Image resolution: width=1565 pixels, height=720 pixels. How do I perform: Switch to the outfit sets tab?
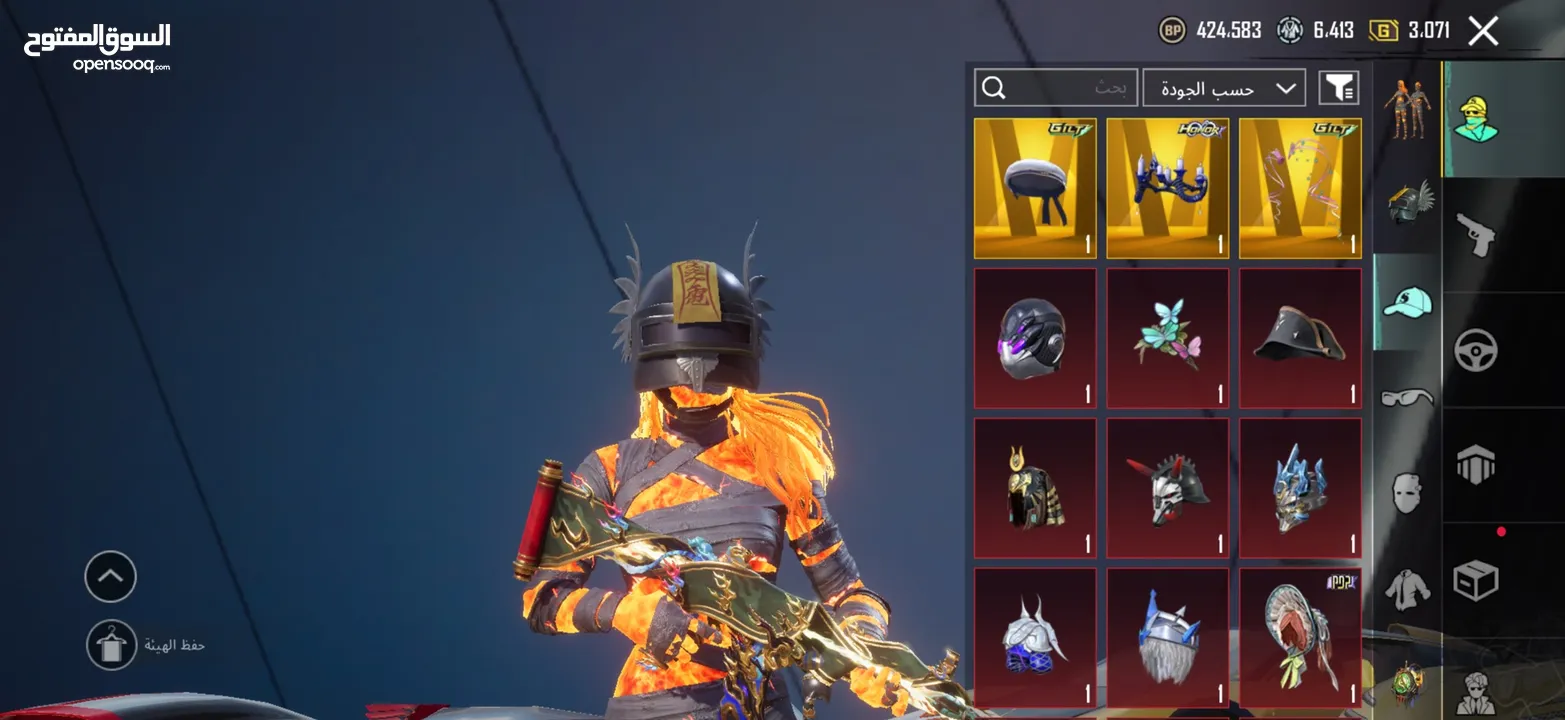pyautogui.click(x=1407, y=108)
